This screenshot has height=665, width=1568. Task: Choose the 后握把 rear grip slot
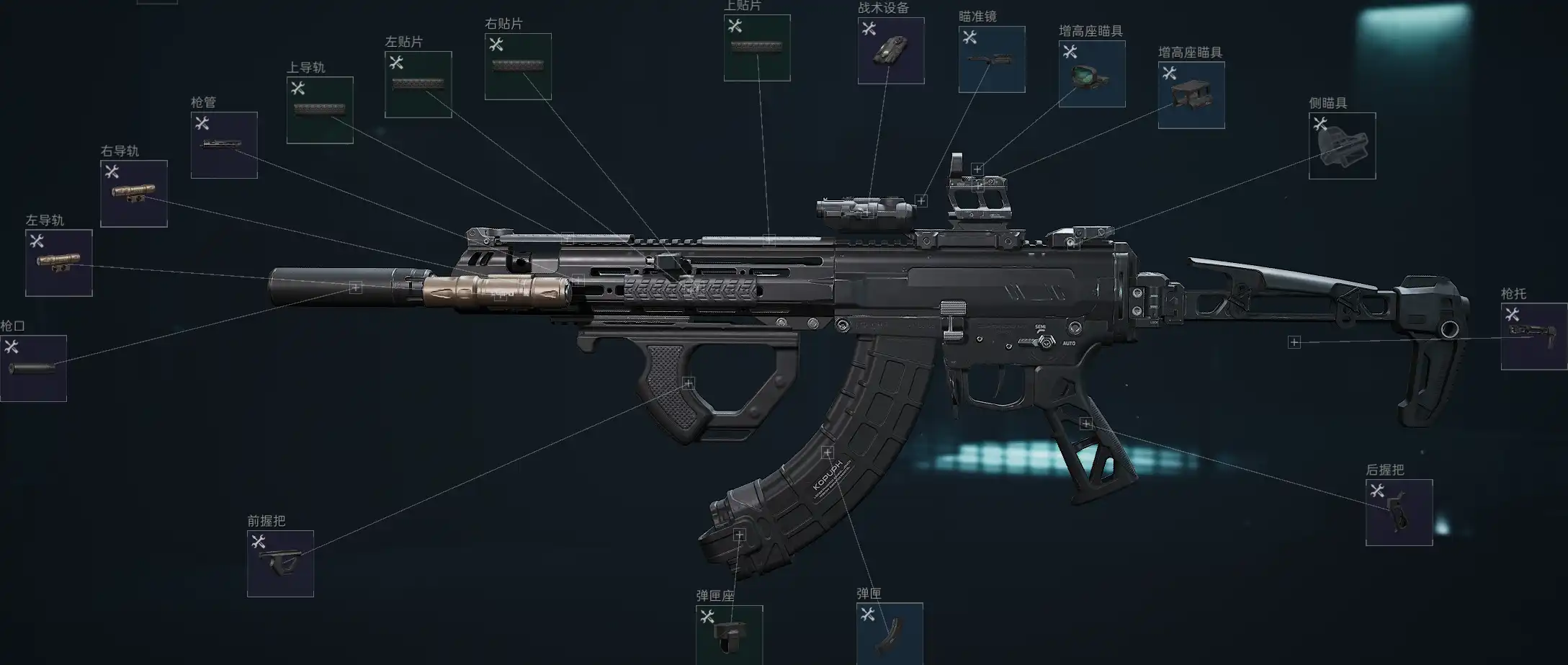1399,512
